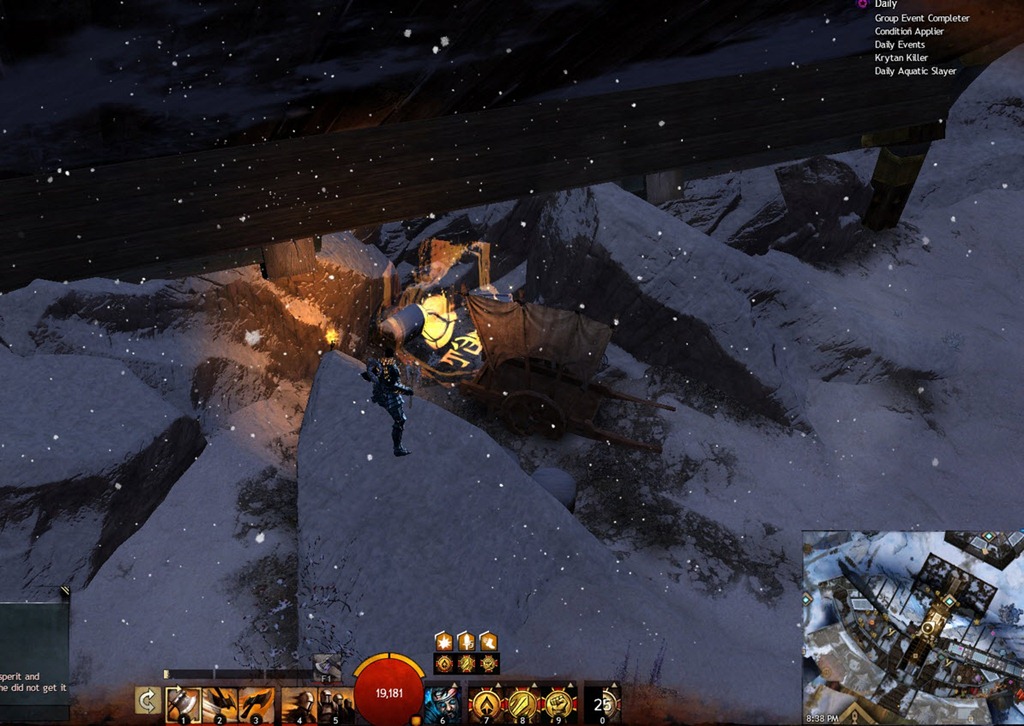
Task: Activate the F1 axe burst skill
Action: pos(327,667)
